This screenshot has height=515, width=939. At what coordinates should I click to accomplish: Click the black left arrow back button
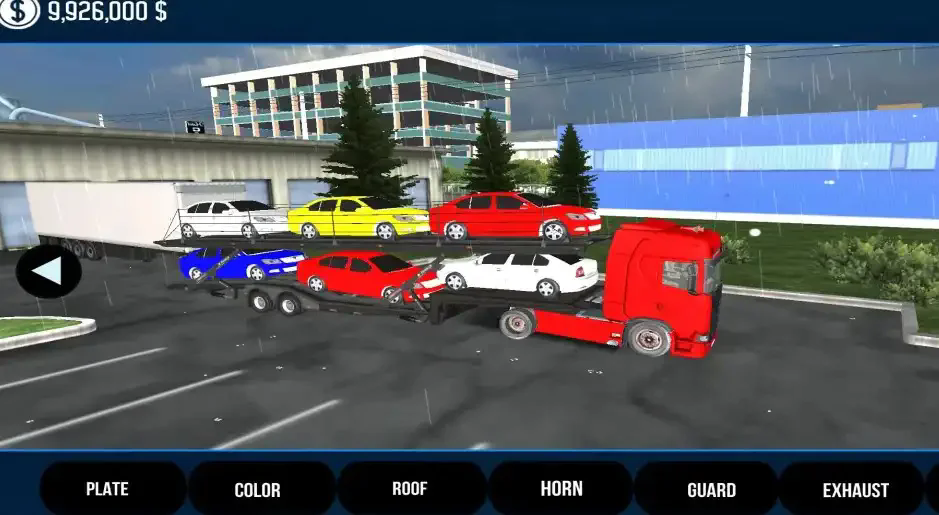click(x=48, y=271)
